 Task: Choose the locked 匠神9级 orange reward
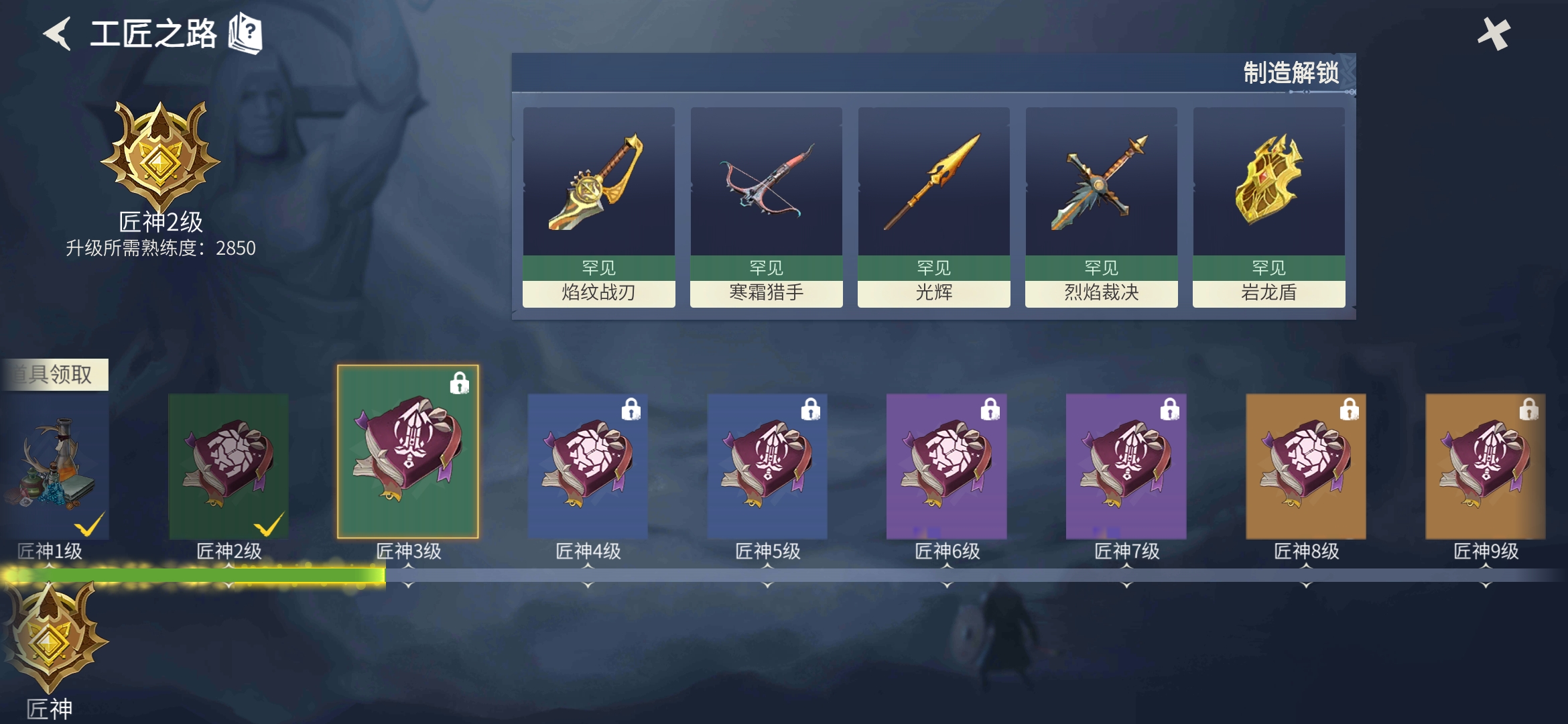pyautogui.click(x=1486, y=466)
